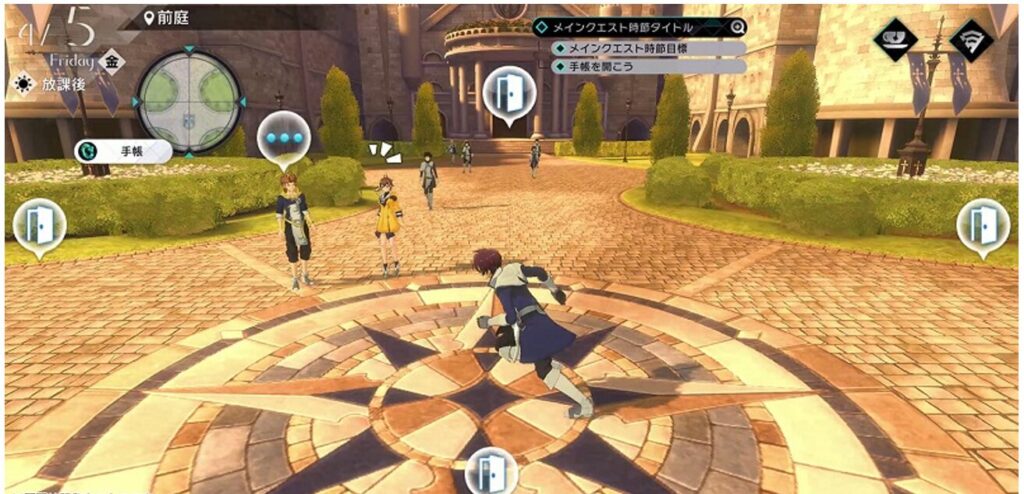Click the circular courtyard minimap
Image resolution: width=1024 pixels, height=494 pixels.
point(188,98)
